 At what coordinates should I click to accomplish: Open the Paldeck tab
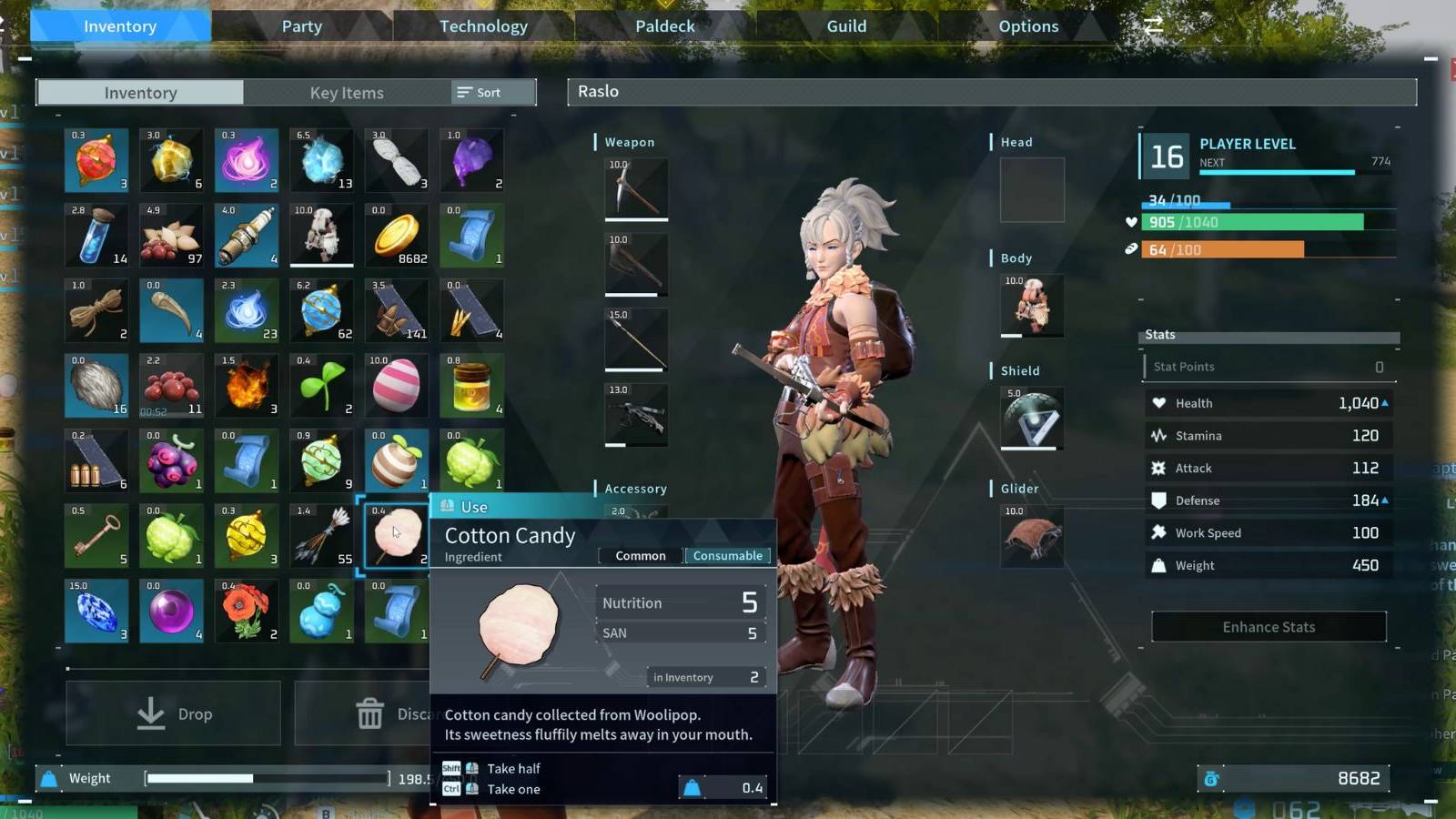[x=662, y=26]
